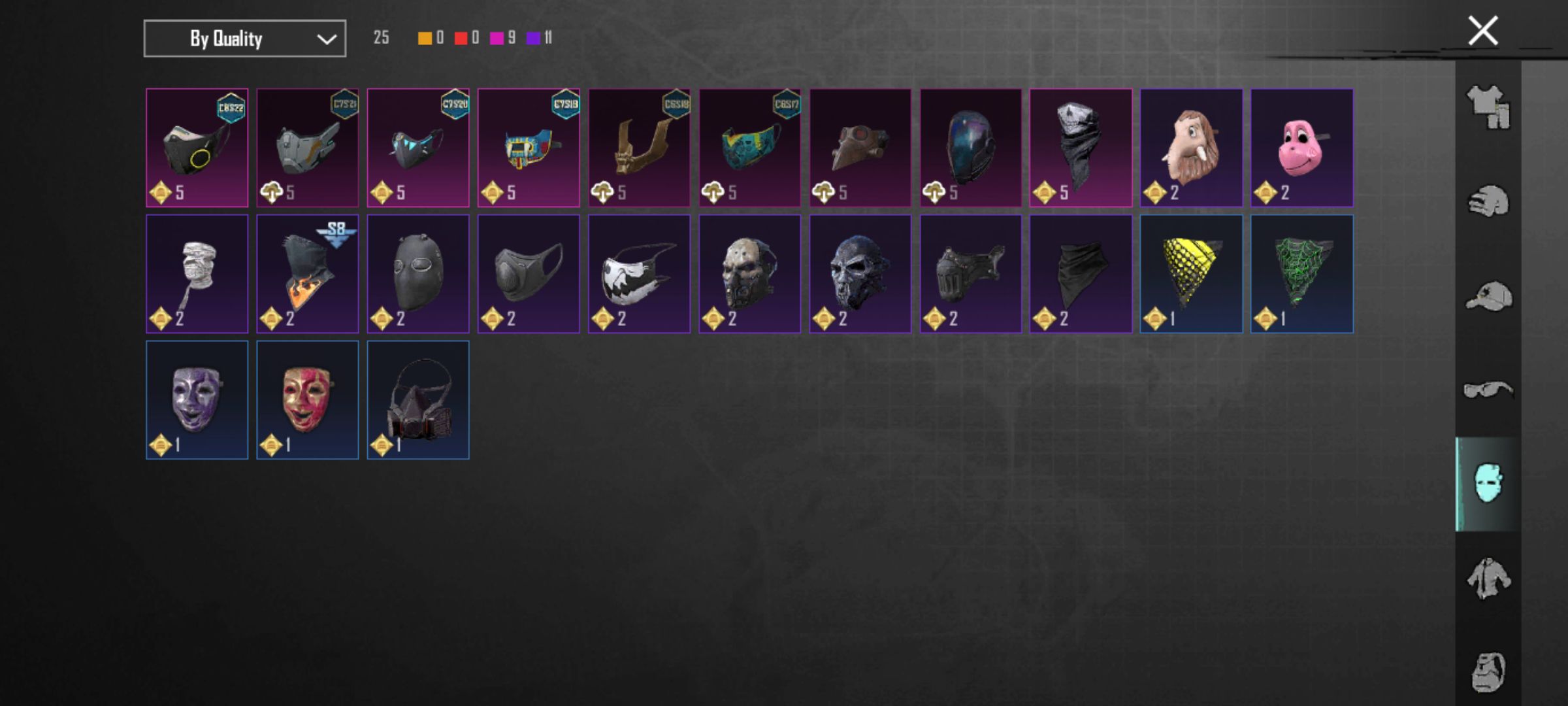Show the glasses category tab

[x=1488, y=390]
